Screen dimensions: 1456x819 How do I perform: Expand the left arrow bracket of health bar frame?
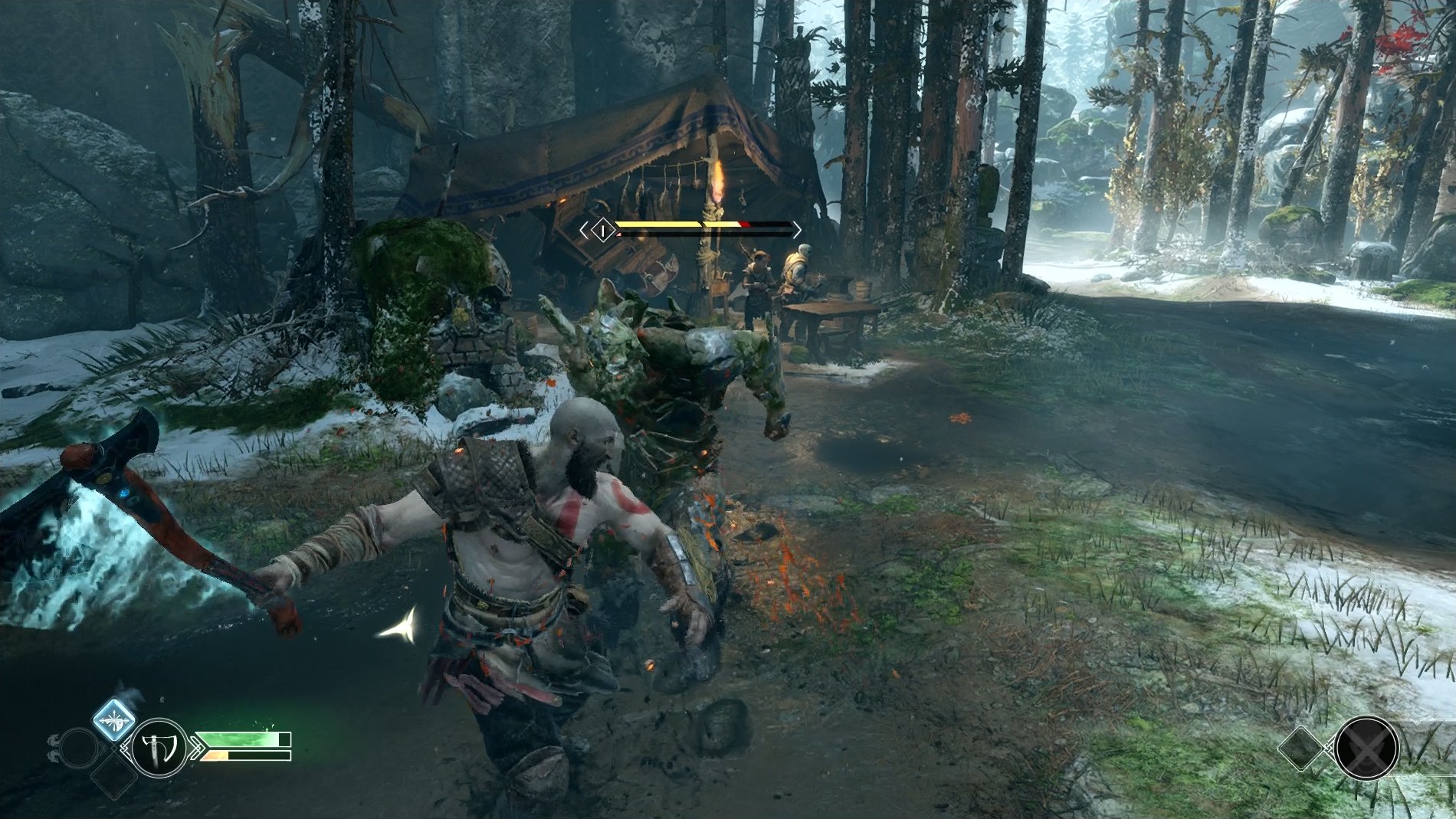pos(585,230)
